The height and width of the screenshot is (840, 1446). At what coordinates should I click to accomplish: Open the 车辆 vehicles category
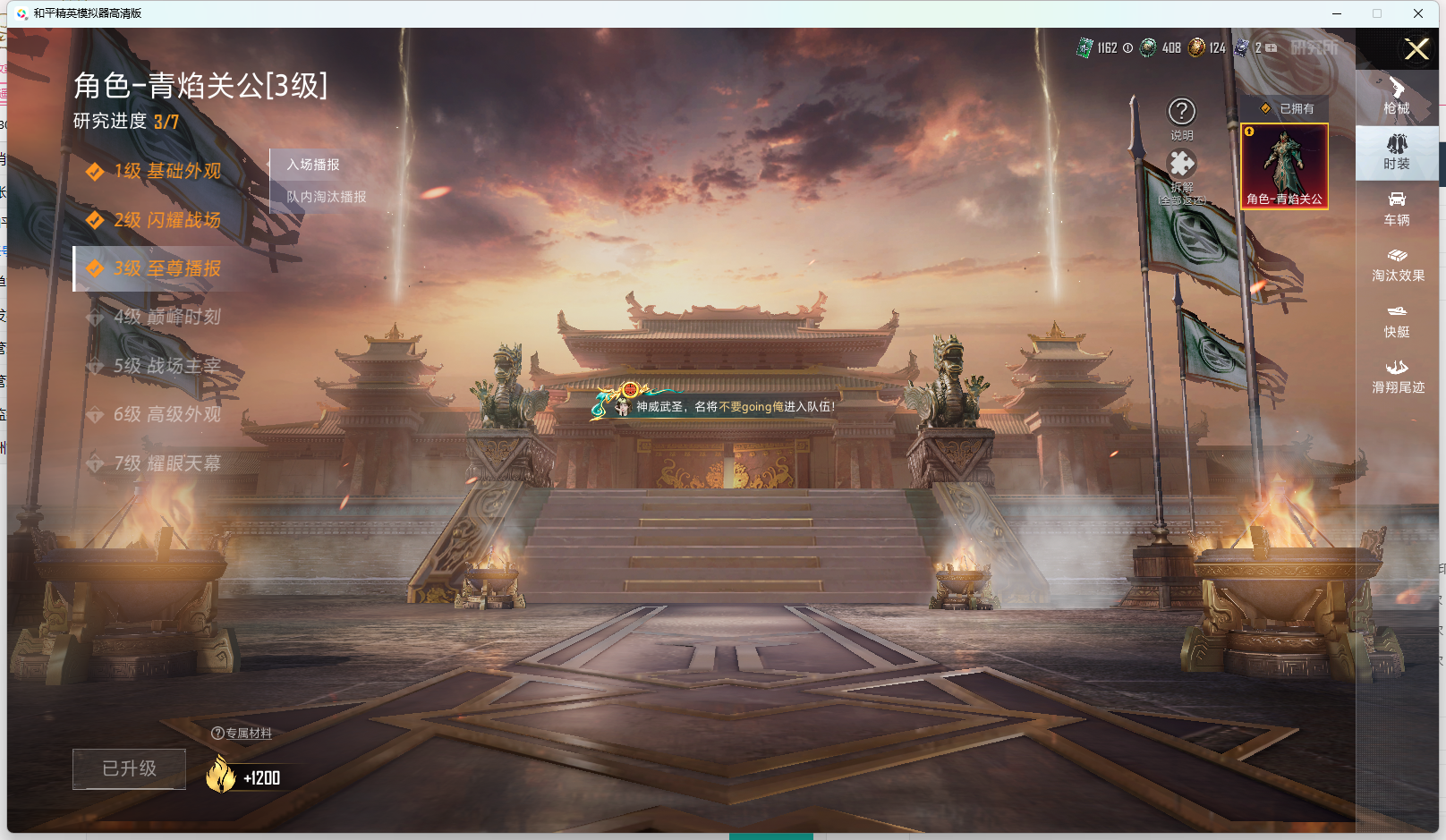[x=1397, y=210]
